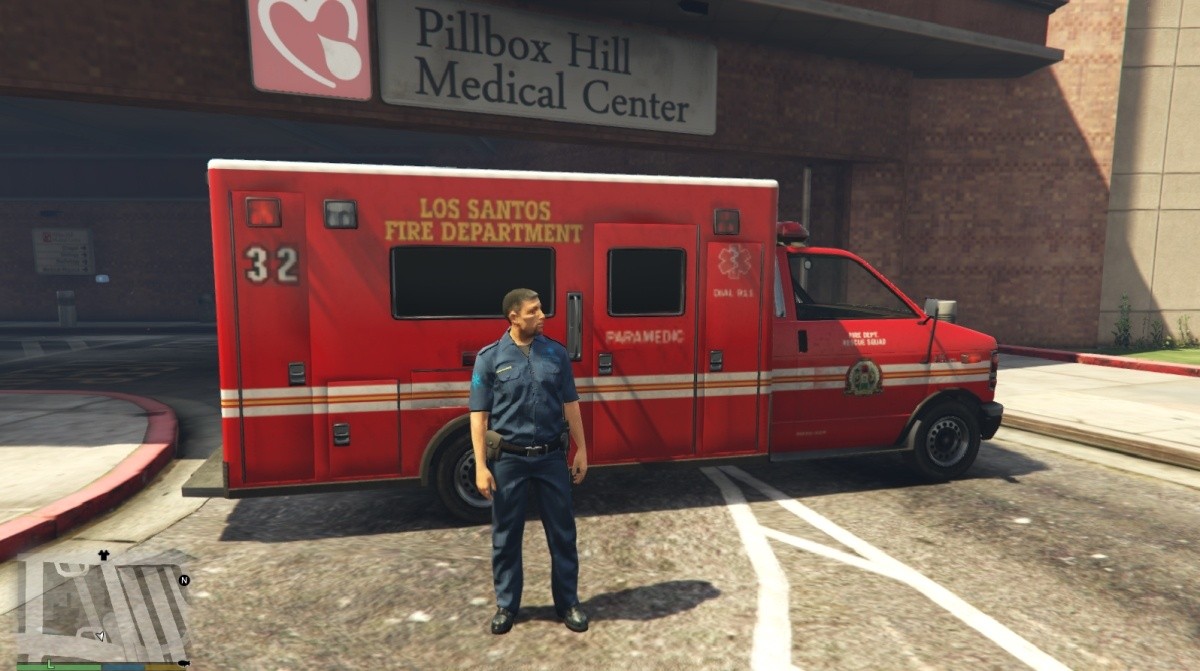
Task: Click the north compass marker on minimap
Action: click(x=184, y=580)
